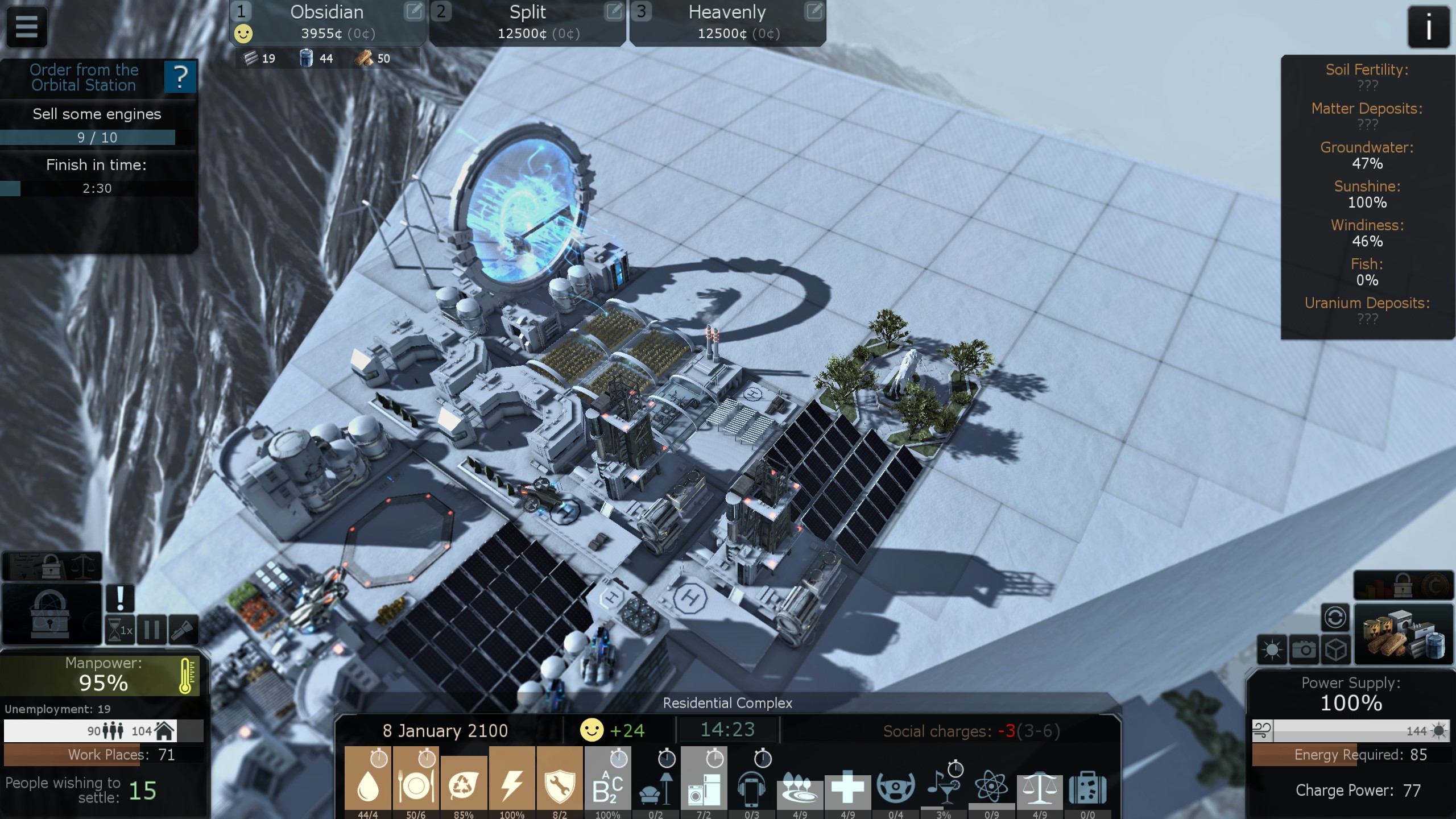The image size is (1456, 819).
Task: Change the game speed hourglass 1x
Action: [x=120, y=630]
